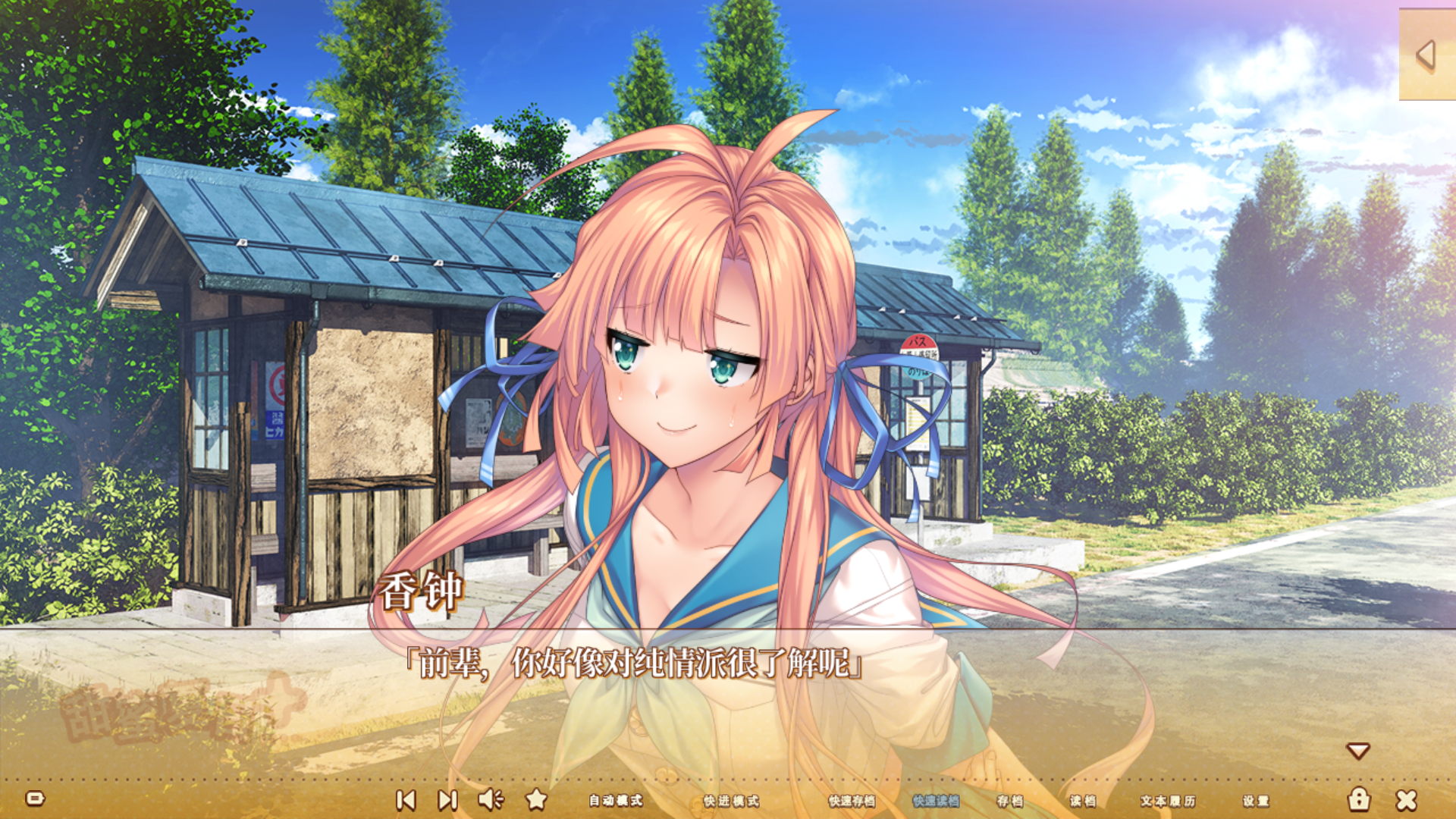Viewport: 1456px width, 819px height.
Task: Hide the dialogue box with the minus icon
Action: point(36,799)
